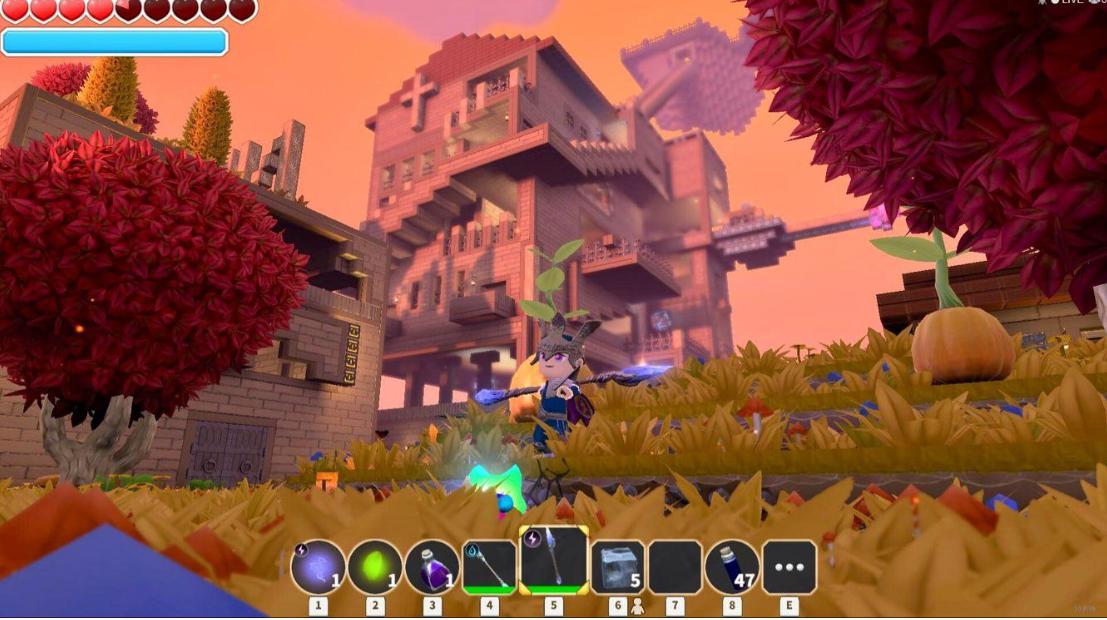Image resolution: width=1107 pixels, height=620 pixels.
Task: Select the empty seventh hotbar slot
Action: pyautogui.click(x=675, y=567)
